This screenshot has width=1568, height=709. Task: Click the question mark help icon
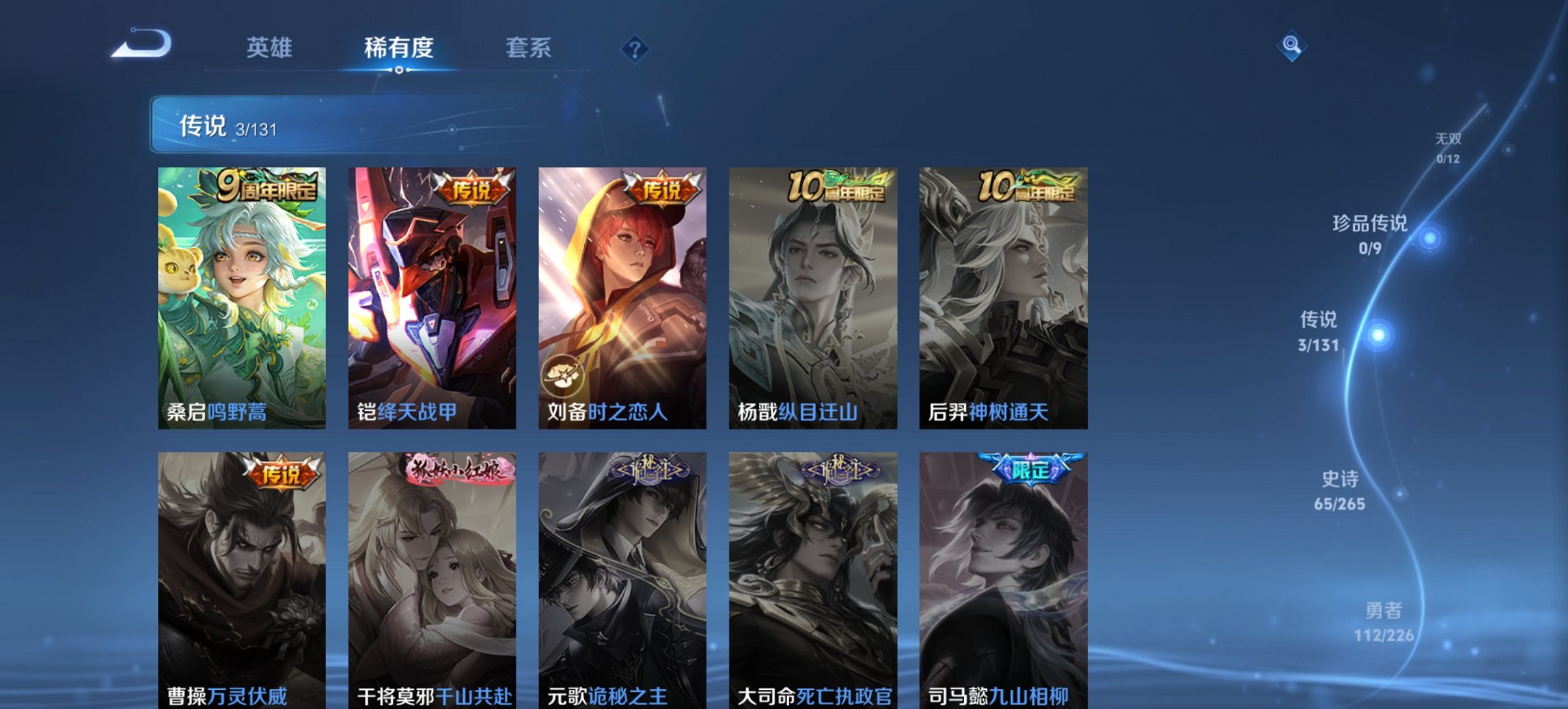point(635,48)
